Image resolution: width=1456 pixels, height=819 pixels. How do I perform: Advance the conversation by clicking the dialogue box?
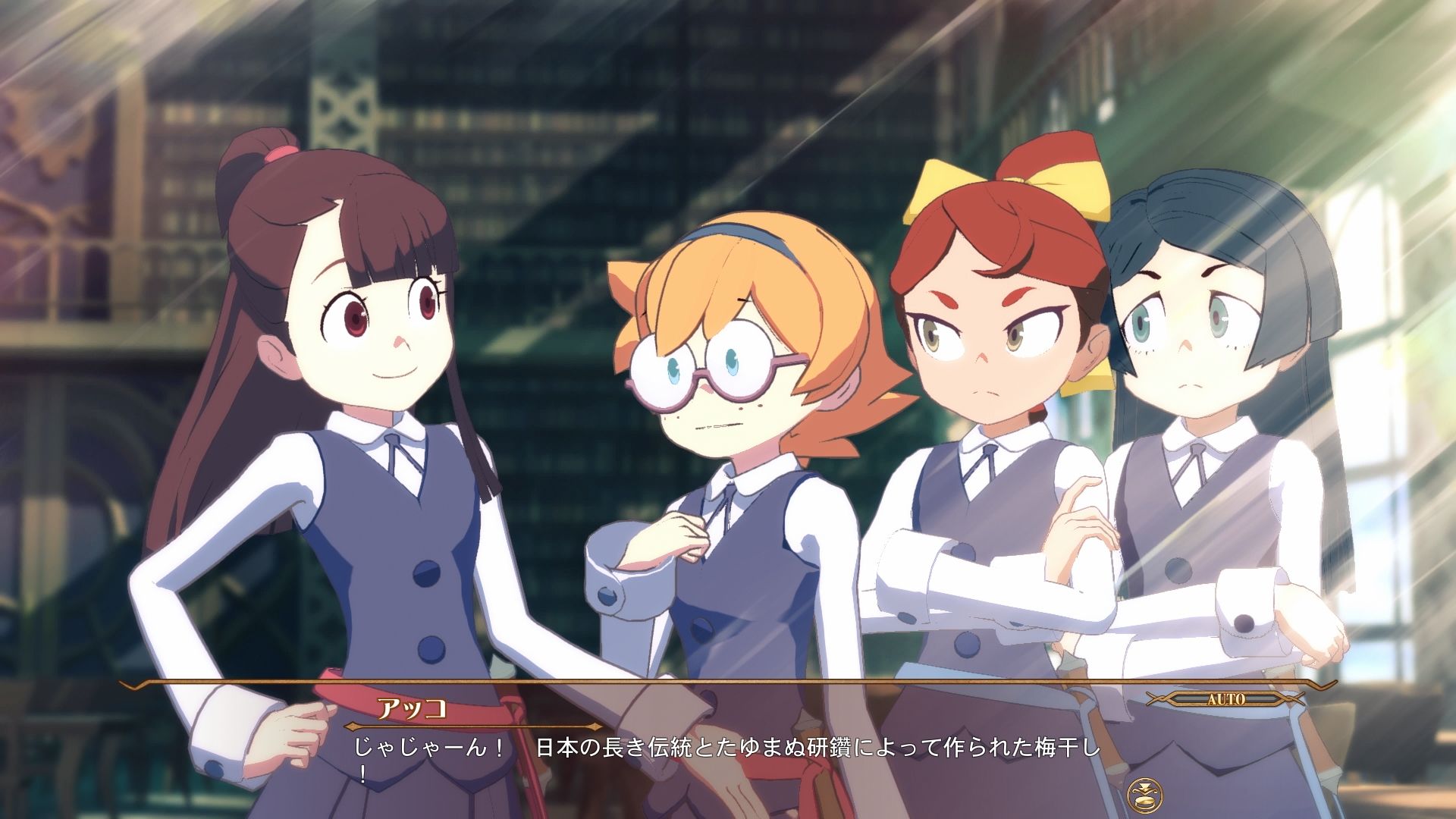[x=728, y=758]
